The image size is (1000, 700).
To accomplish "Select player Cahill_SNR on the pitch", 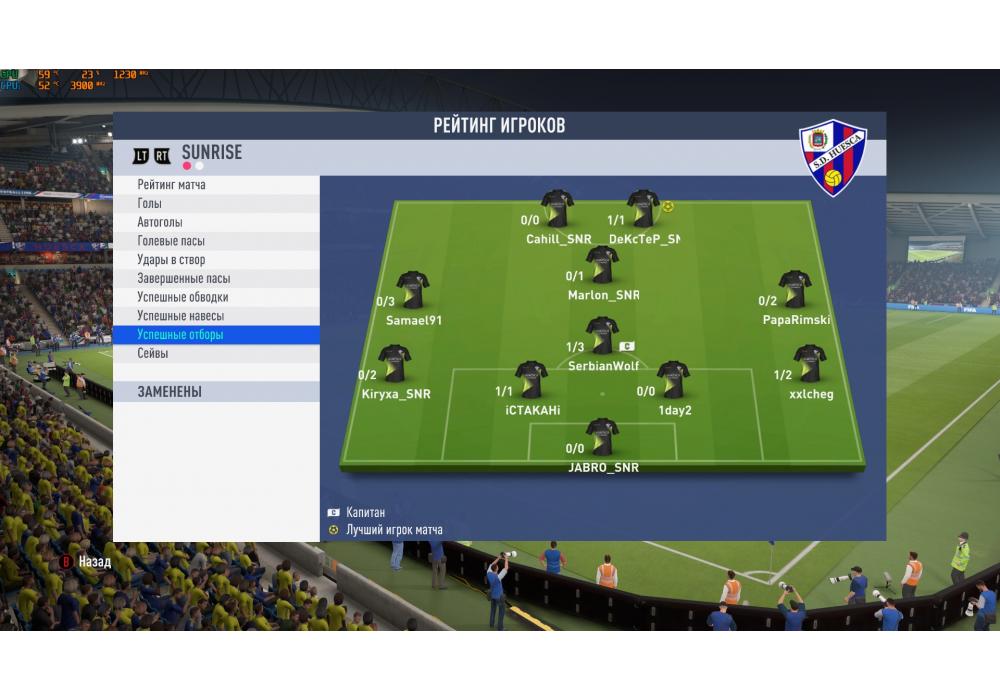I will pos(557,209).
